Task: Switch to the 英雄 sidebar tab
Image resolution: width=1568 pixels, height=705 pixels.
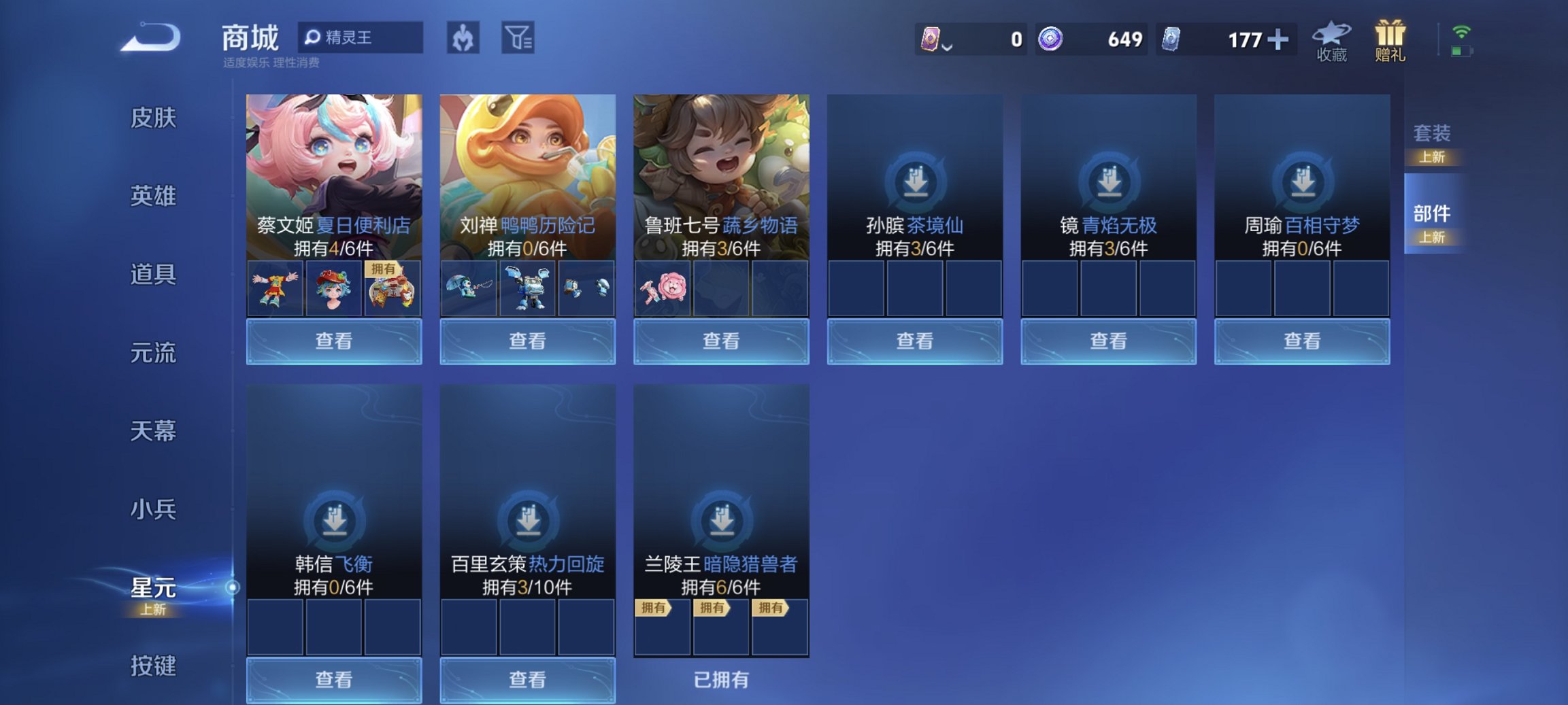Action: pos(151,196)
